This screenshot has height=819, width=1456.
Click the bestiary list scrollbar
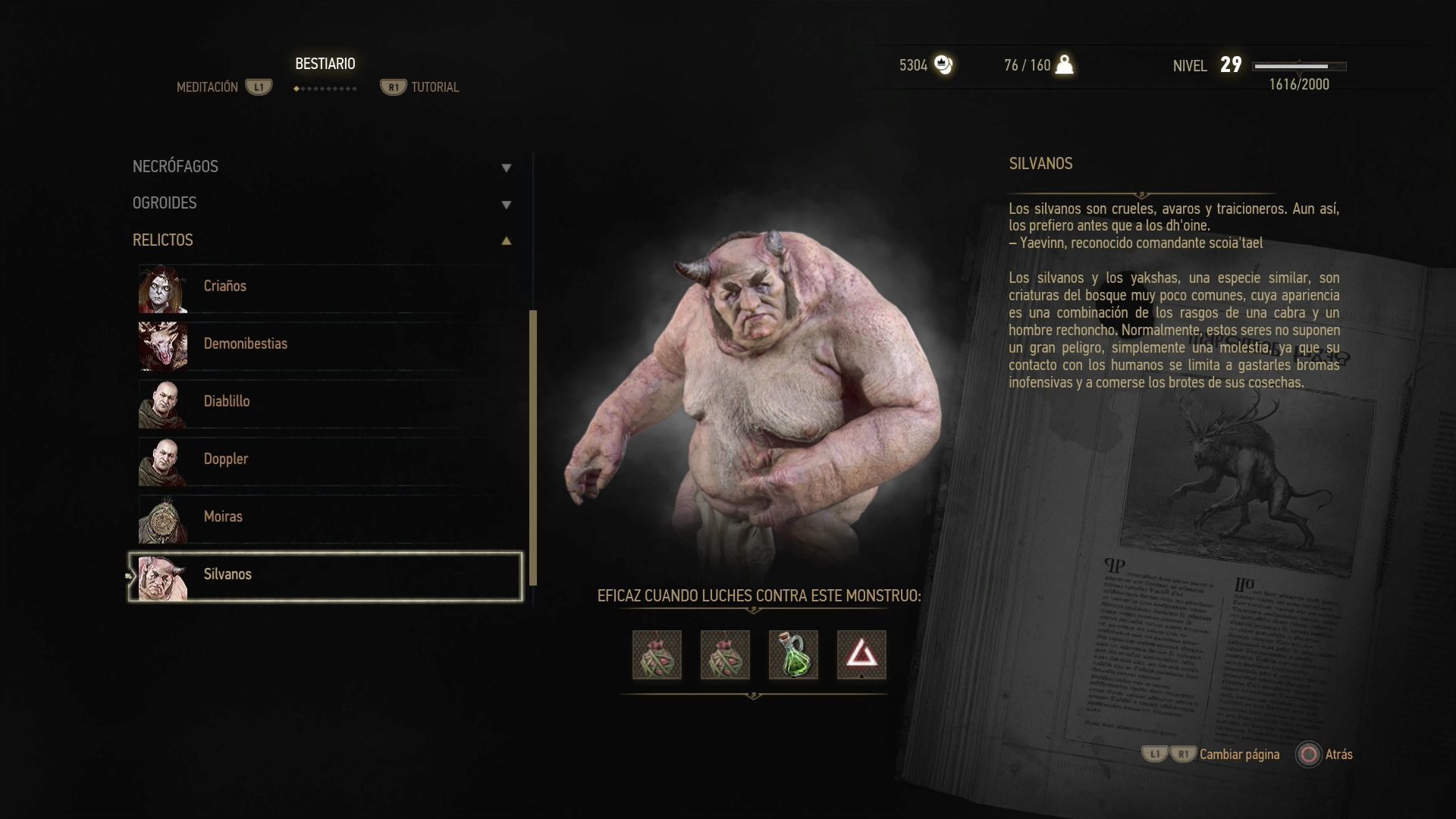tap(533, 447)
